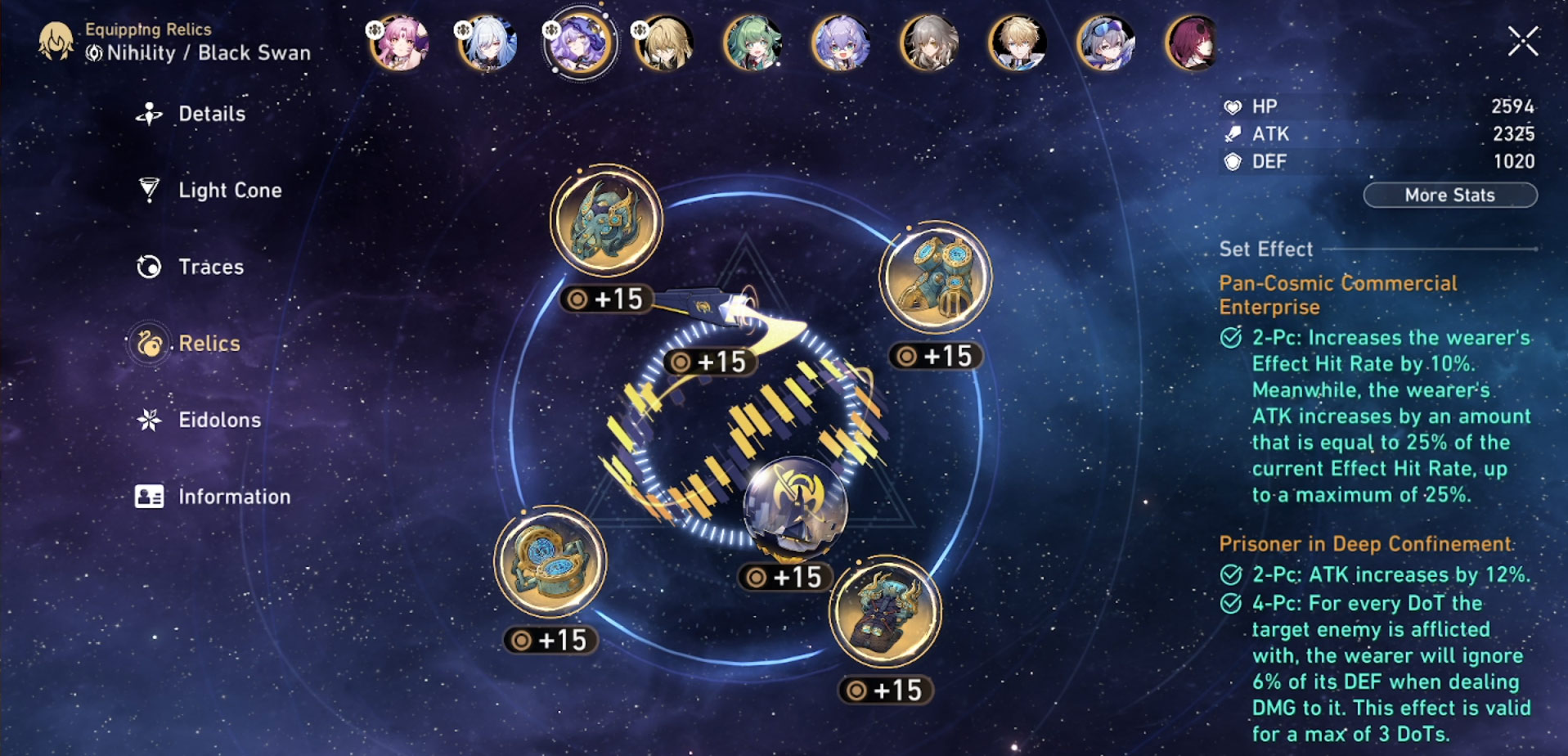Select the gauntlet hands relic slot
Image resolution: width=1568 pixels, height=756 pixels.
click(935, 277)
